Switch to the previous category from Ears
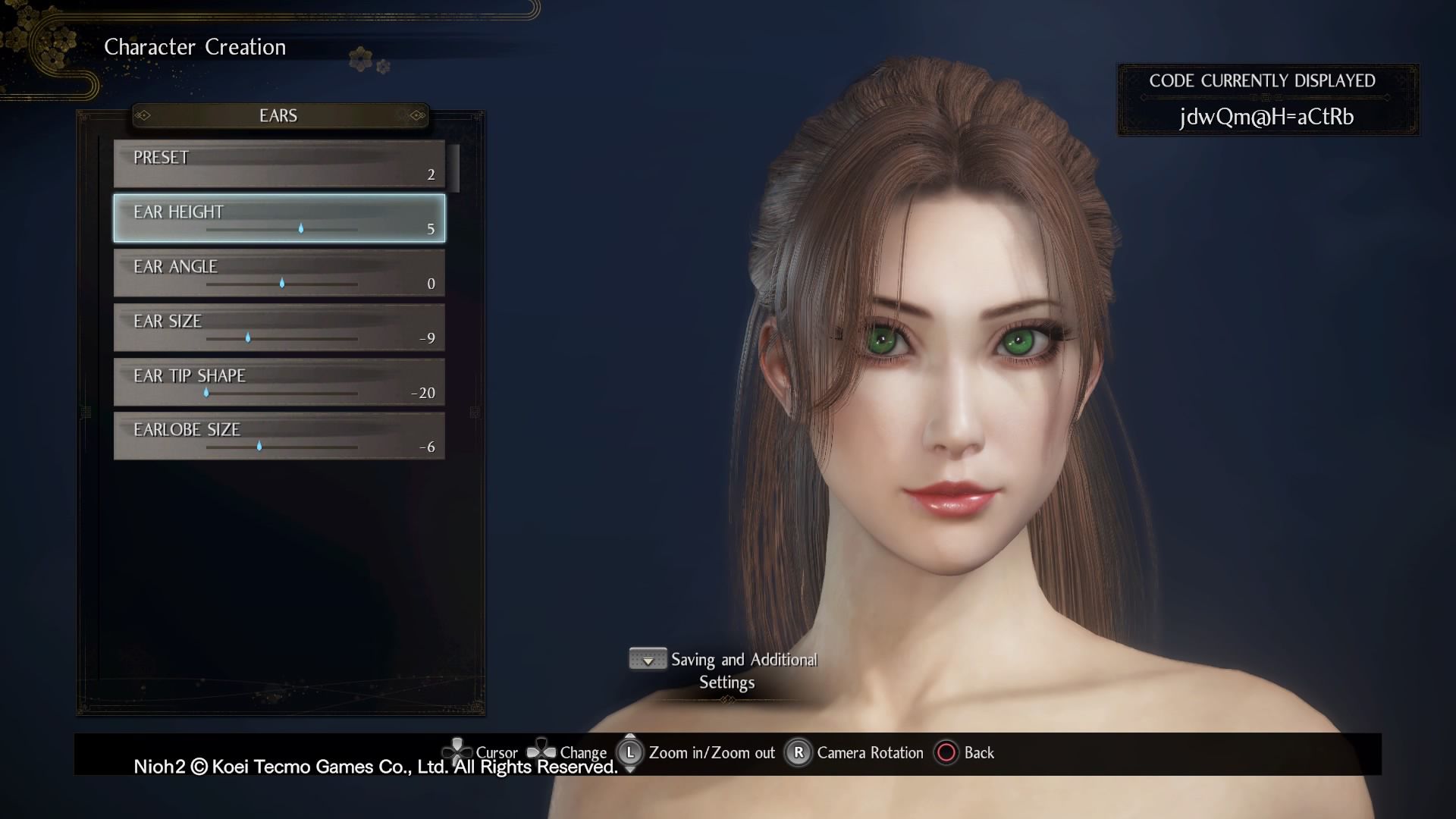1456x819 pixels. [x=143, y=115]
